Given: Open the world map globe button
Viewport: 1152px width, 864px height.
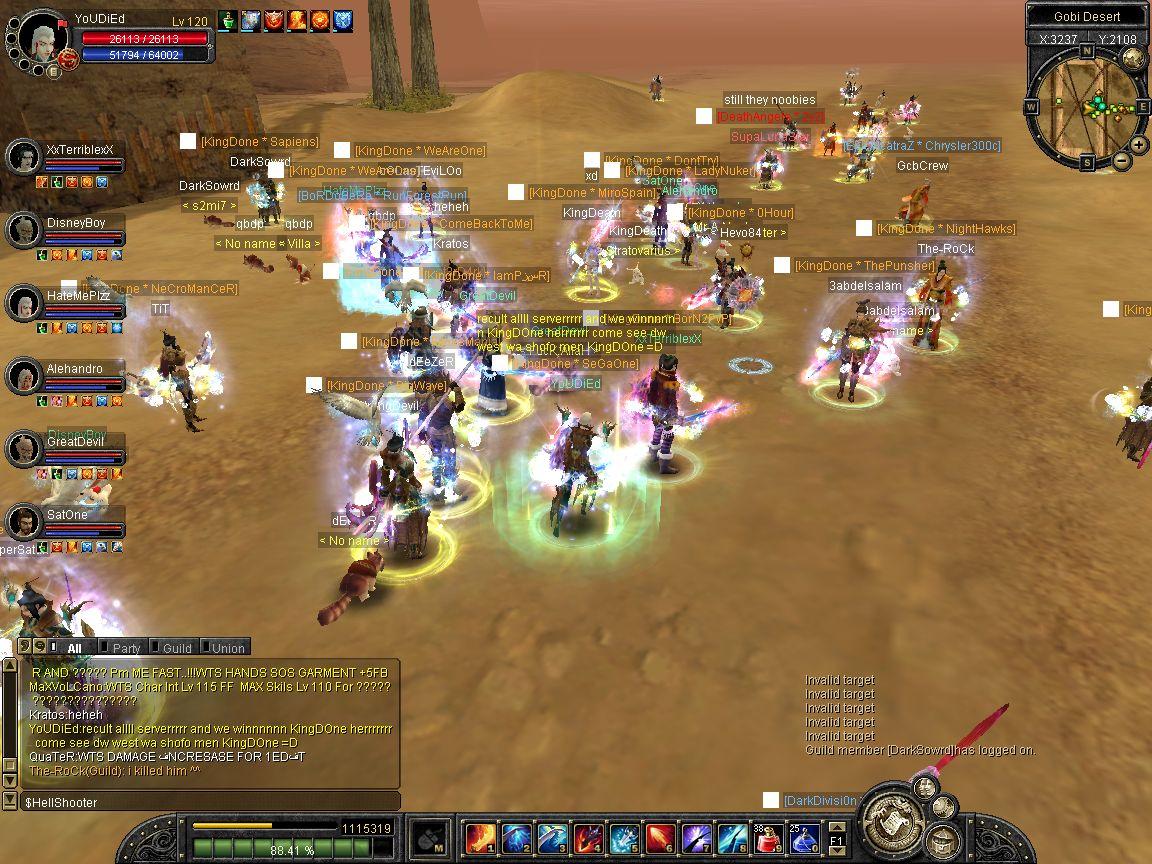Looking at the screenshot, I should pos(1133,59).
